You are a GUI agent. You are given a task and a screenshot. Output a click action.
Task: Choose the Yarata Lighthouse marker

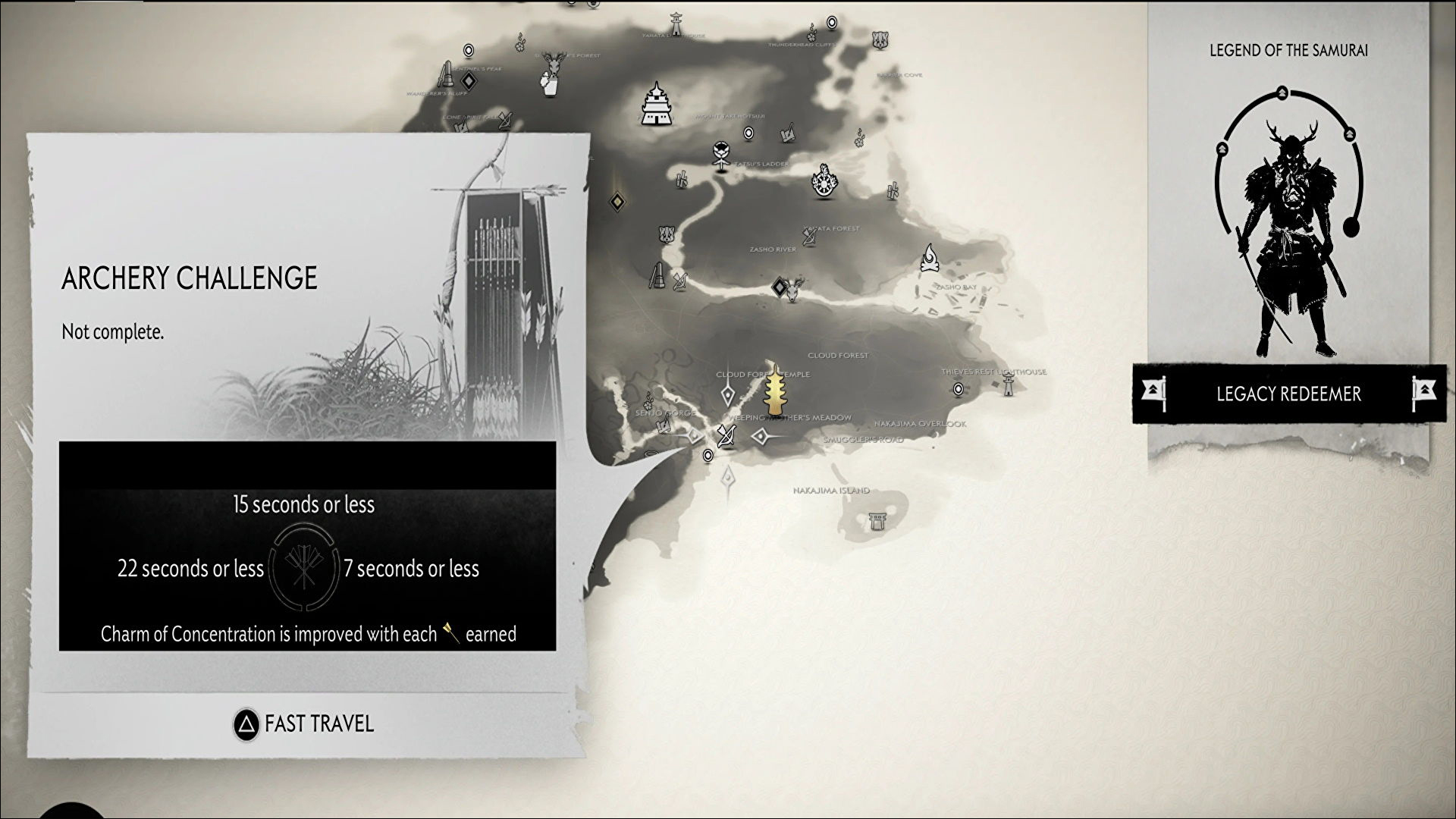pyautogui.click(x=675, y=23)
